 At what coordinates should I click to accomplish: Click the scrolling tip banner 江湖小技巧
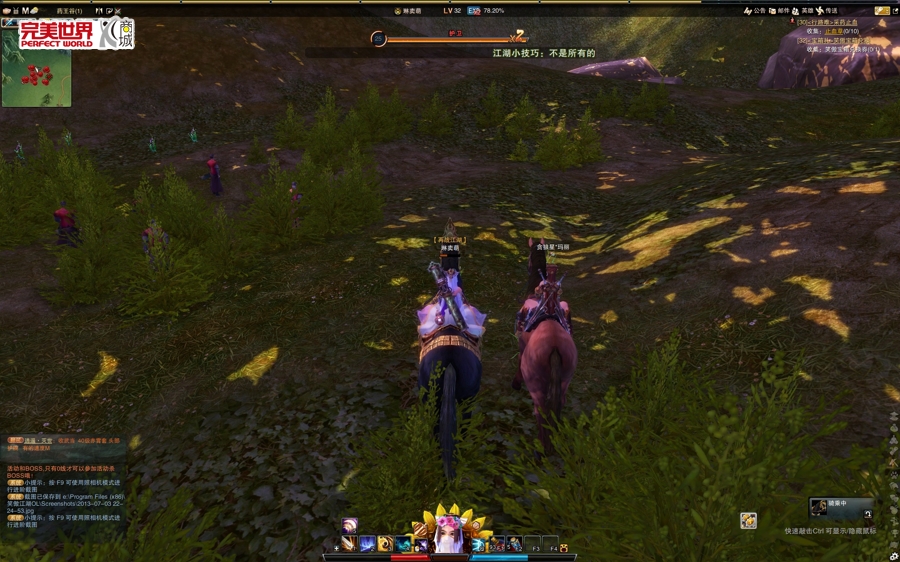coord(543,53)
